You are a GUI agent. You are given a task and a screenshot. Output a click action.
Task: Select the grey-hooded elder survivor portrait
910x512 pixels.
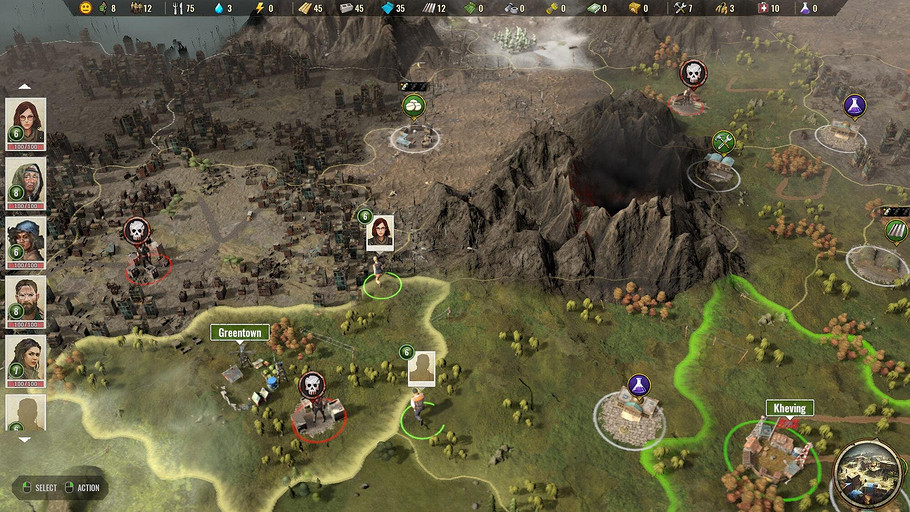click(26, 179)
